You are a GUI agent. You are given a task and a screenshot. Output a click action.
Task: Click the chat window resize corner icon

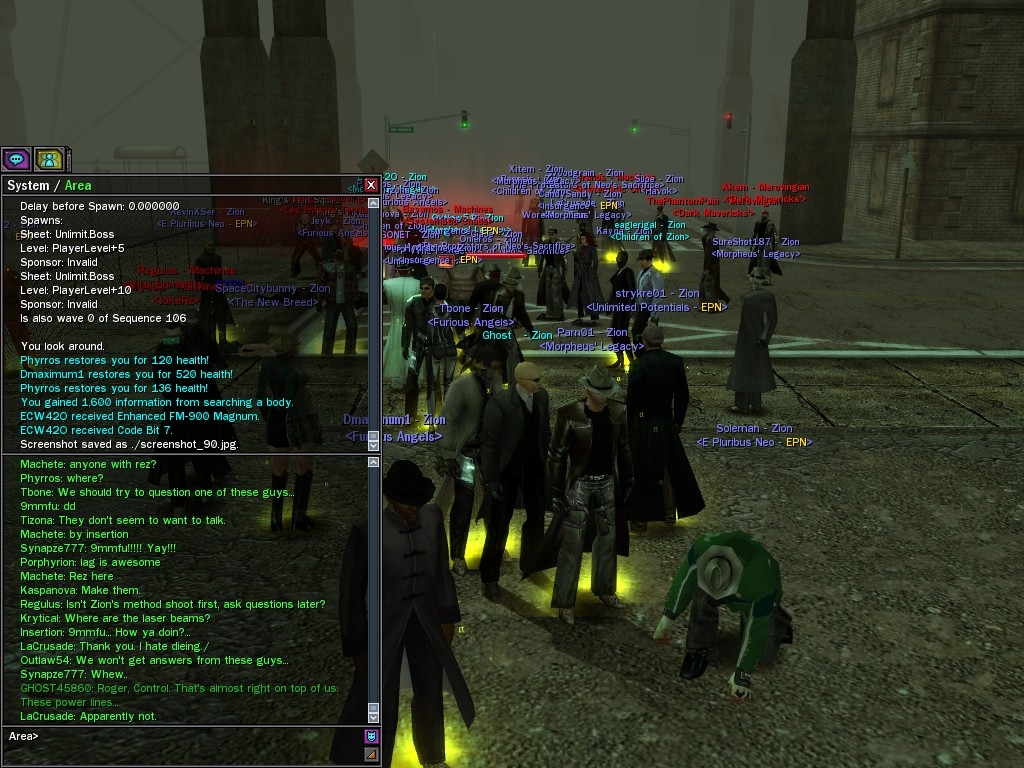point(372,754)
